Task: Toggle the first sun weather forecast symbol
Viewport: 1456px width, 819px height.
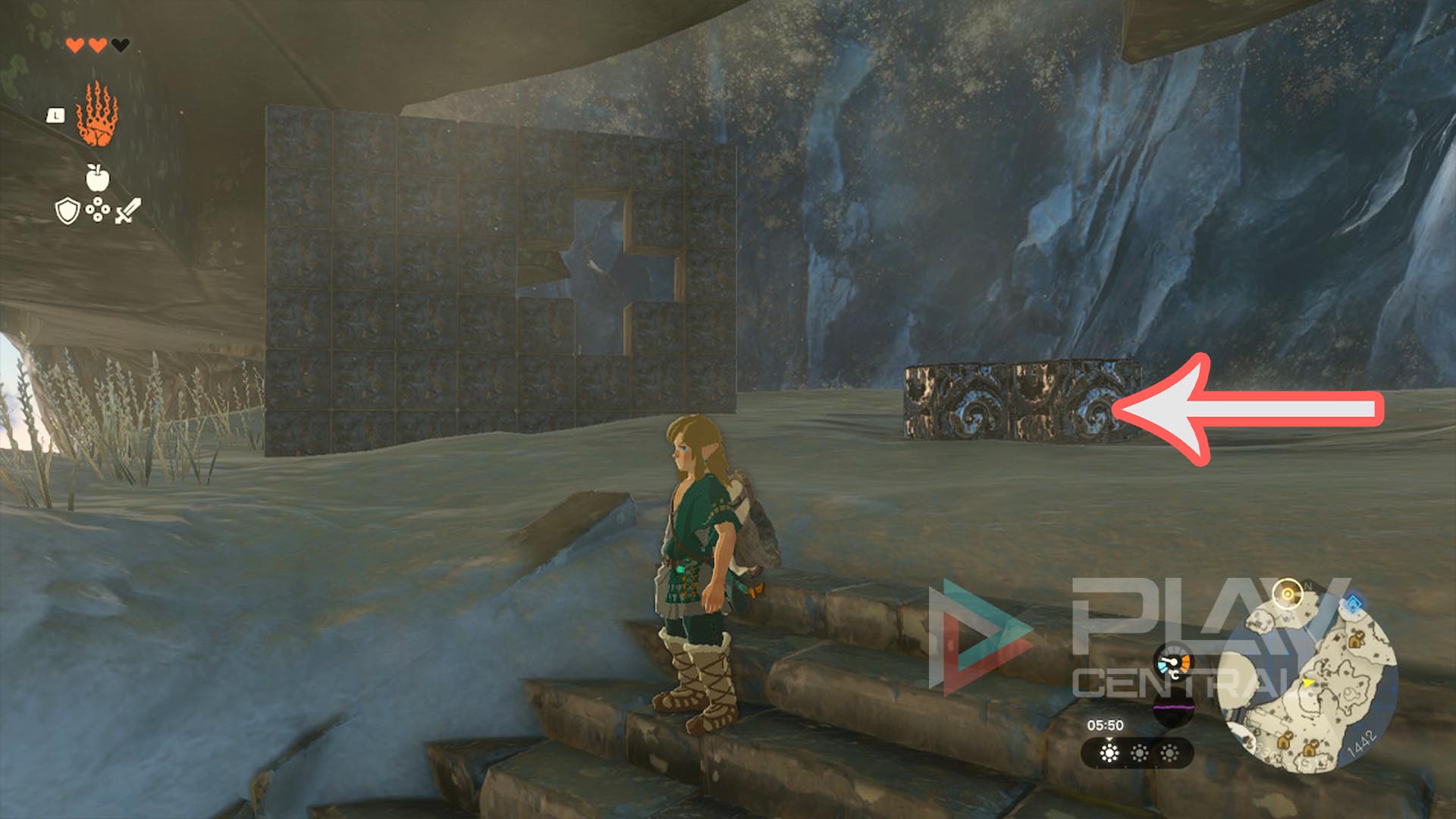Action: tap(1110, 754)
